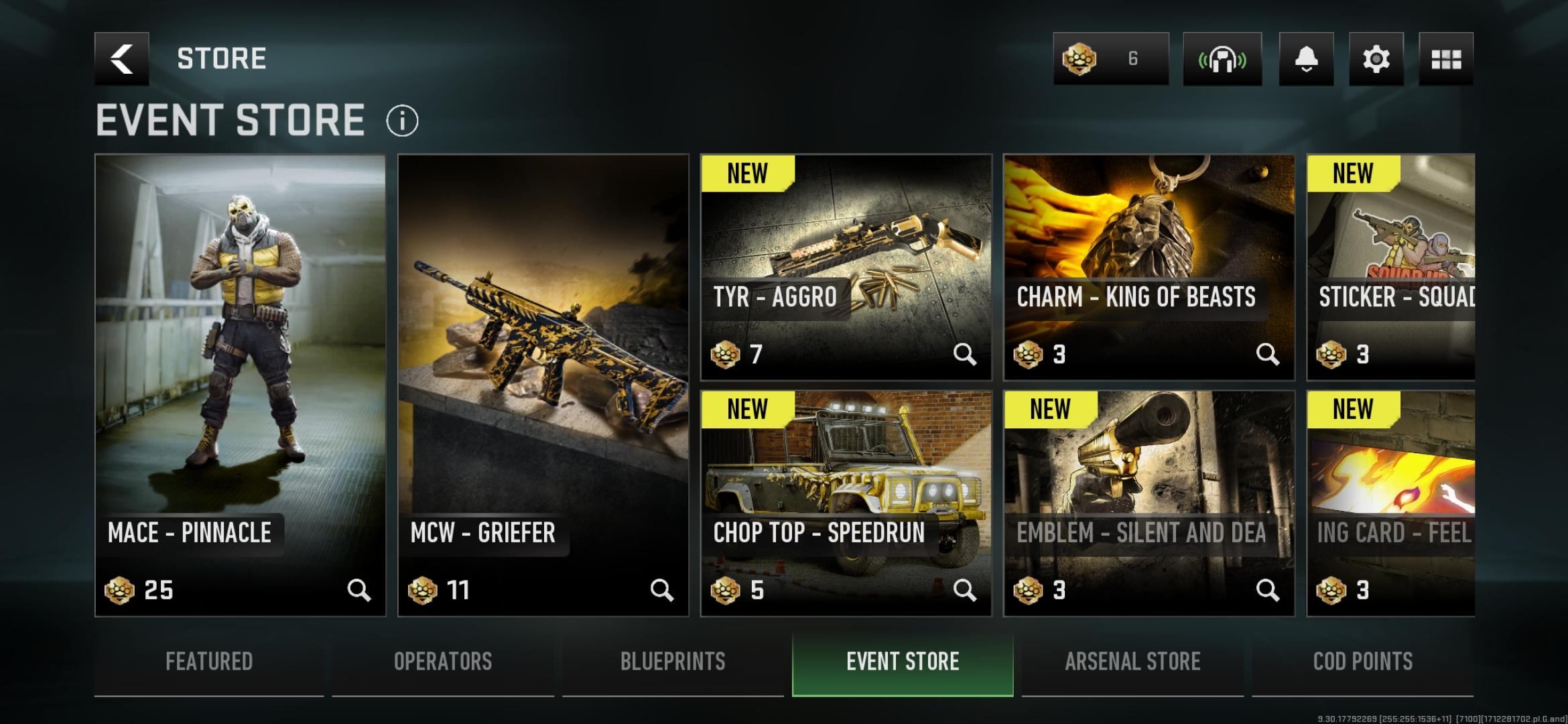Preview Mace - Pinnacle with its magnifier icon
The width and height of the screenshot is (1568, 724).
(358, 590)
